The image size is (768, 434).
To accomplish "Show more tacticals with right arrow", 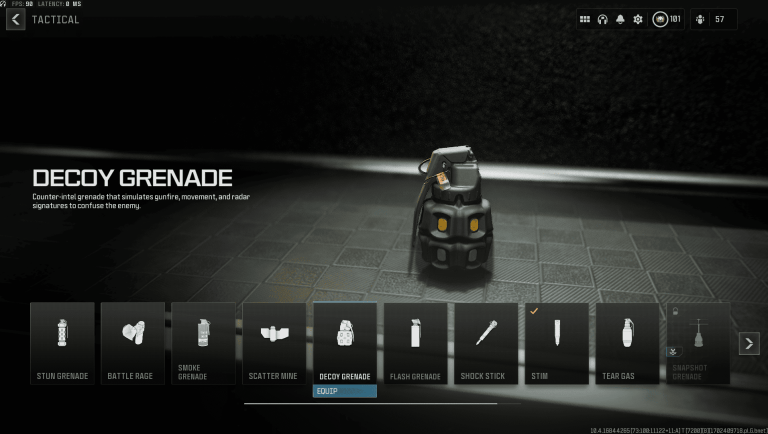I will pos(749,343).
